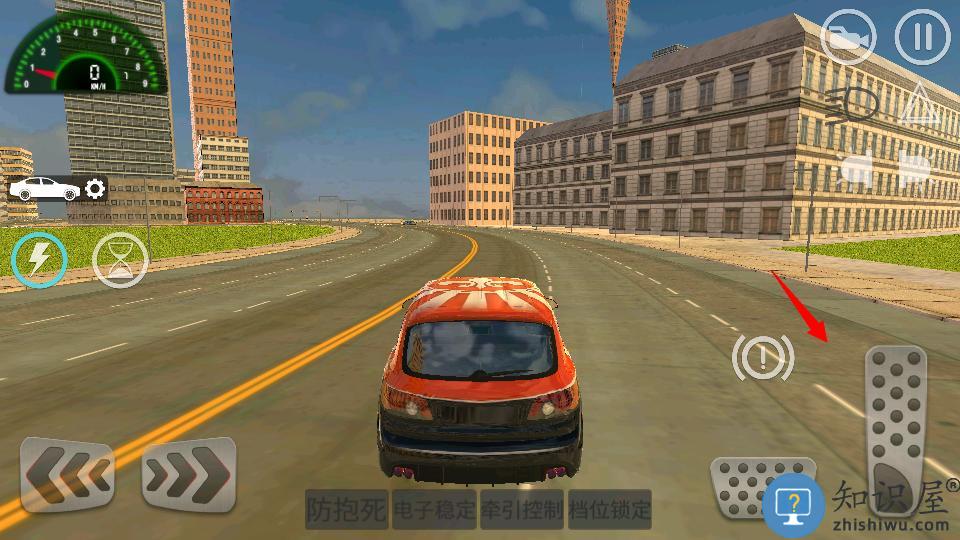Image resolution: width=960 pixels, height=540 pixels.
Task: Tap the hourglass slow-motion icon
Action: point(120,260)
